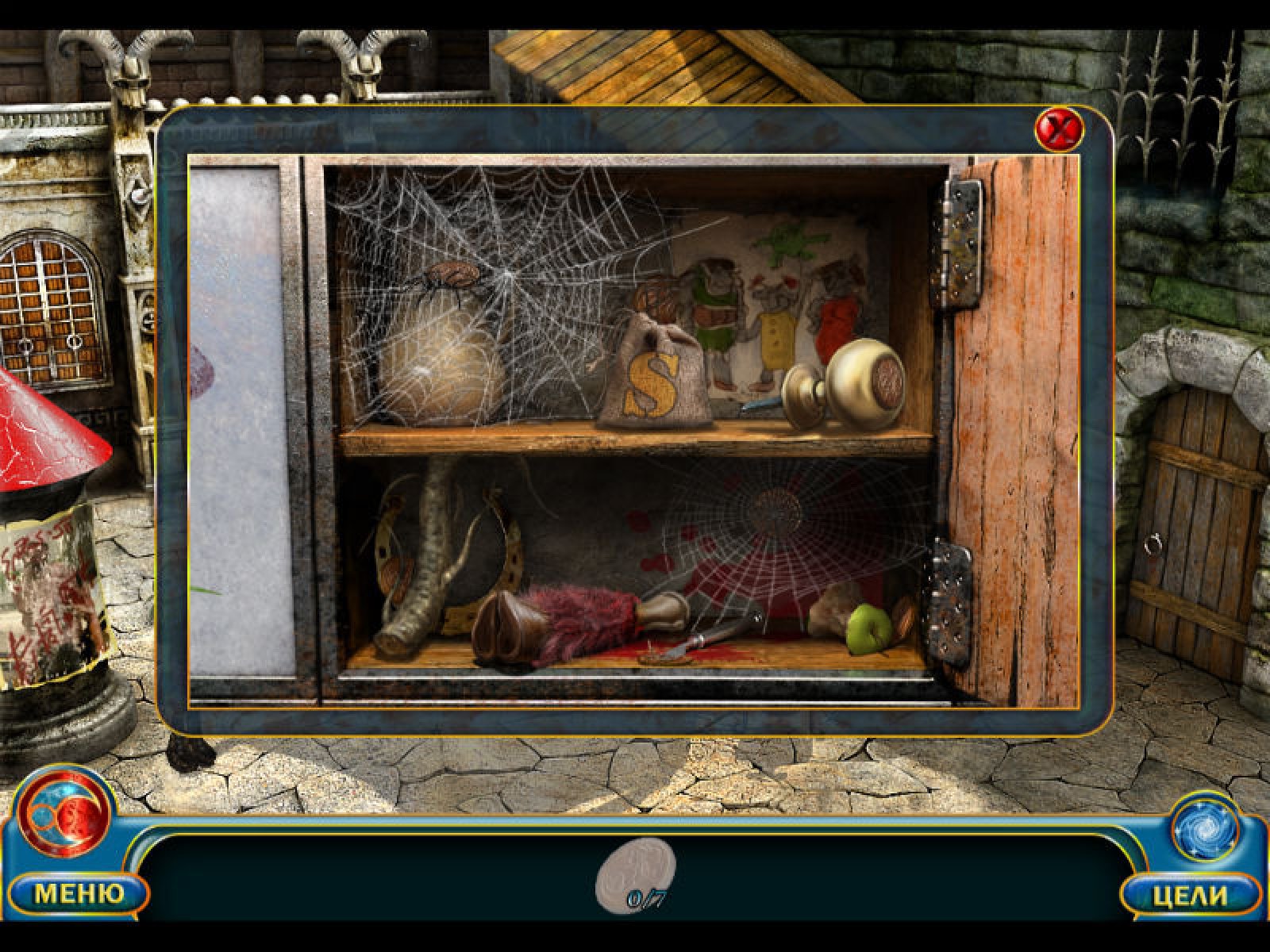Activate the blue swirl hint orb

click(x=1204, y=829)
